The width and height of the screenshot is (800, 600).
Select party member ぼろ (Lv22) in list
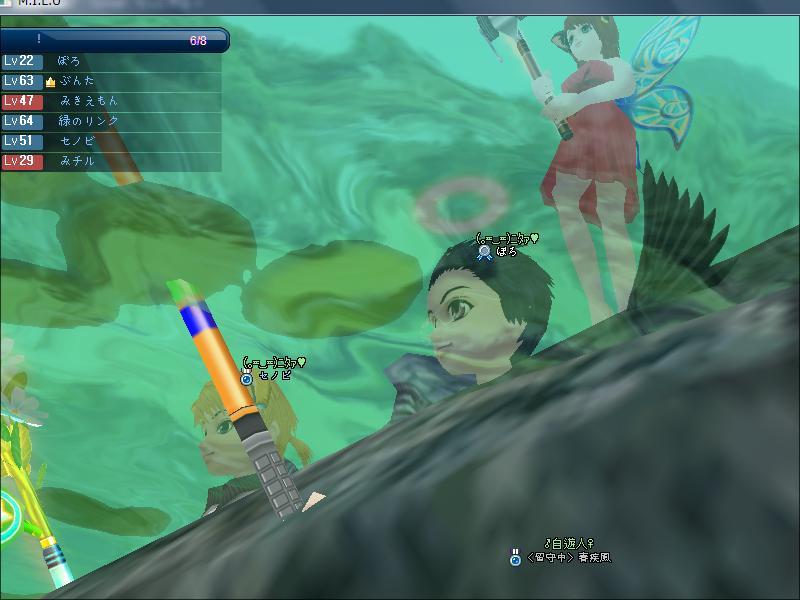110,61
